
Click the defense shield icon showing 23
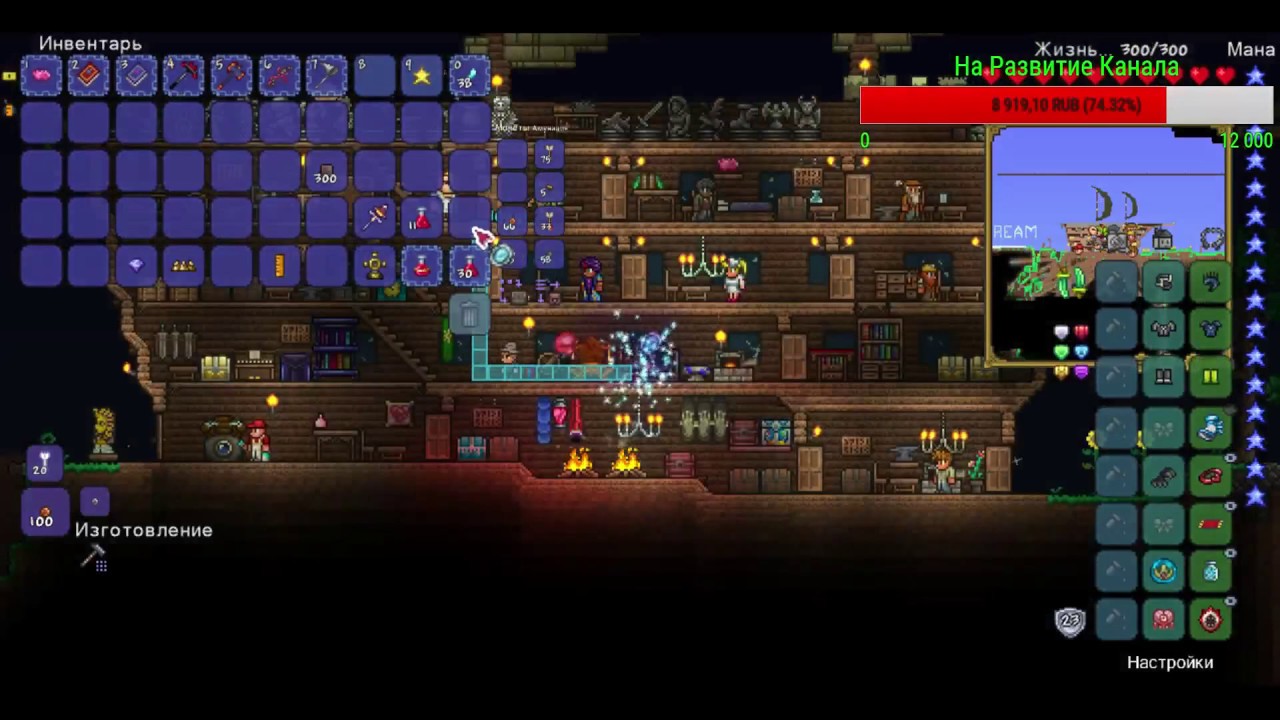(x=1070, y=621)
